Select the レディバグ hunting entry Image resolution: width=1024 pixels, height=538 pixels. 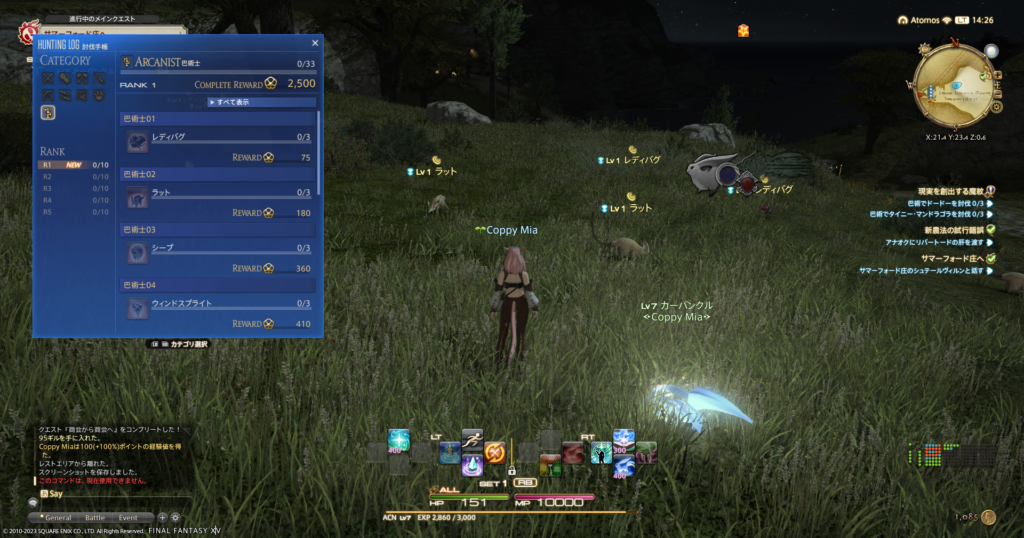pyautogui.click(x=220, y=137)
